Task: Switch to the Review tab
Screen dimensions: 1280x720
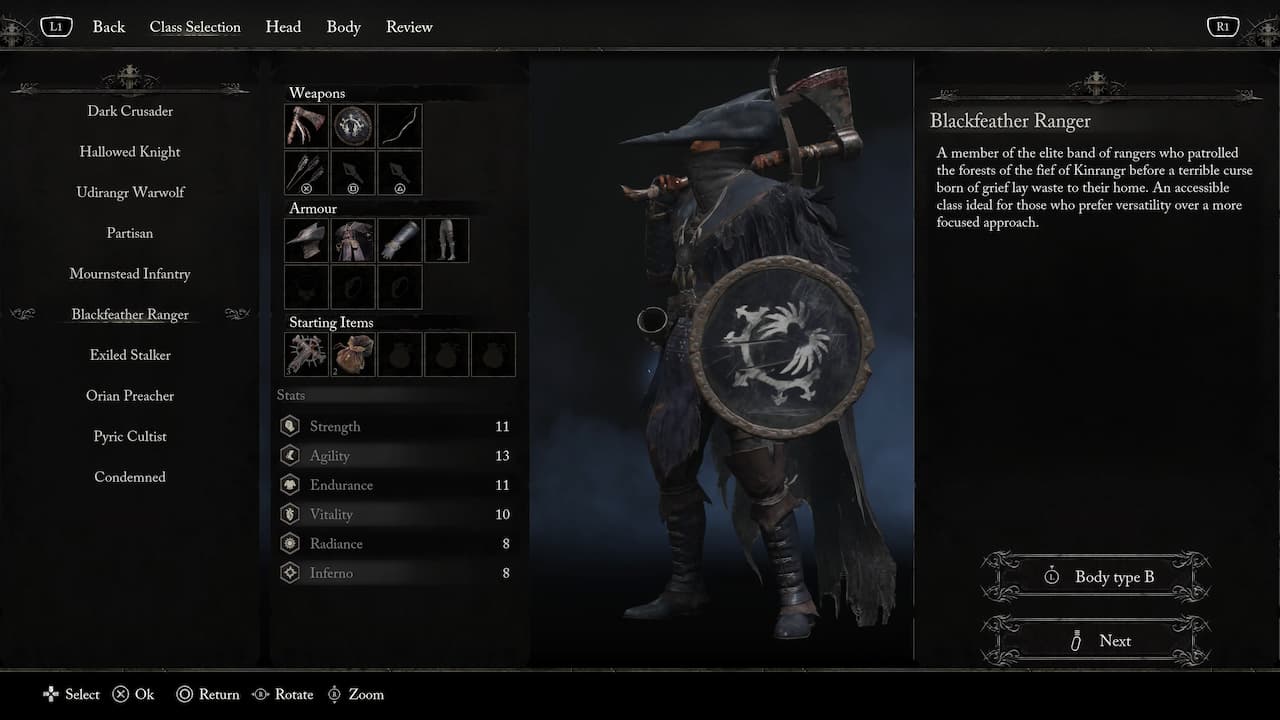Action: coord(409,27)
